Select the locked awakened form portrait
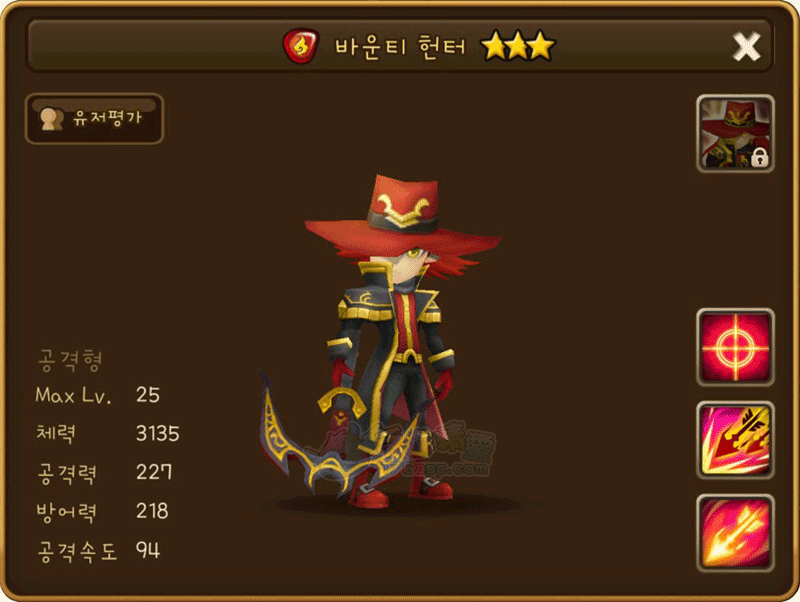The width and height of the screenshot is (800, 602). click(735, 134)
